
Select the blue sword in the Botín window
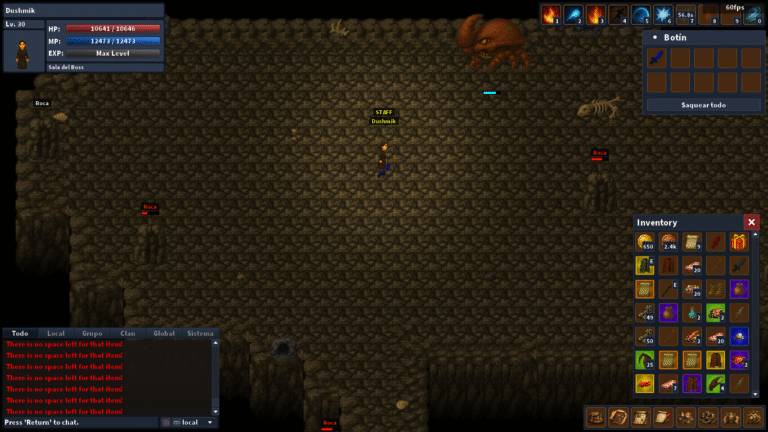tap(656, 58)
